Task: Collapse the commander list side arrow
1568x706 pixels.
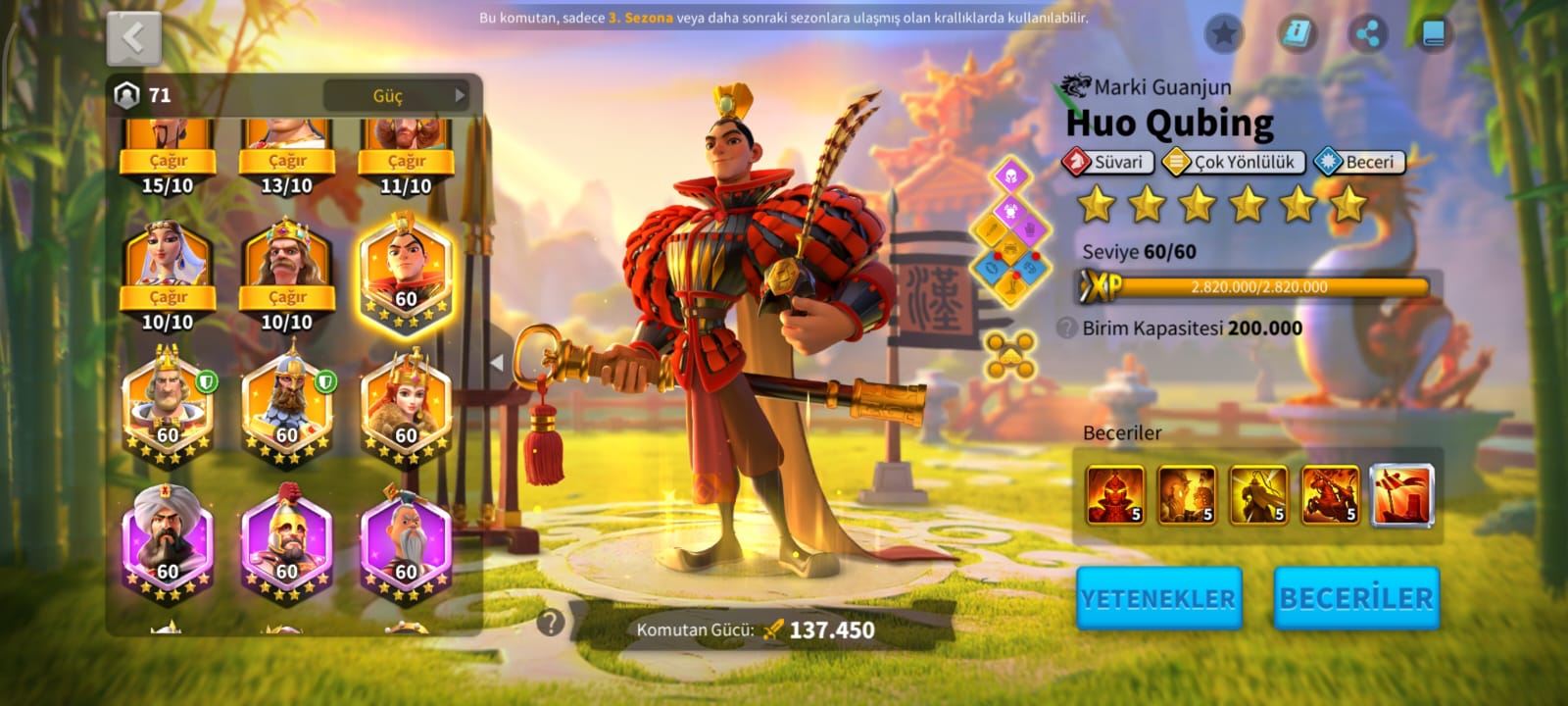Action: 497,363
